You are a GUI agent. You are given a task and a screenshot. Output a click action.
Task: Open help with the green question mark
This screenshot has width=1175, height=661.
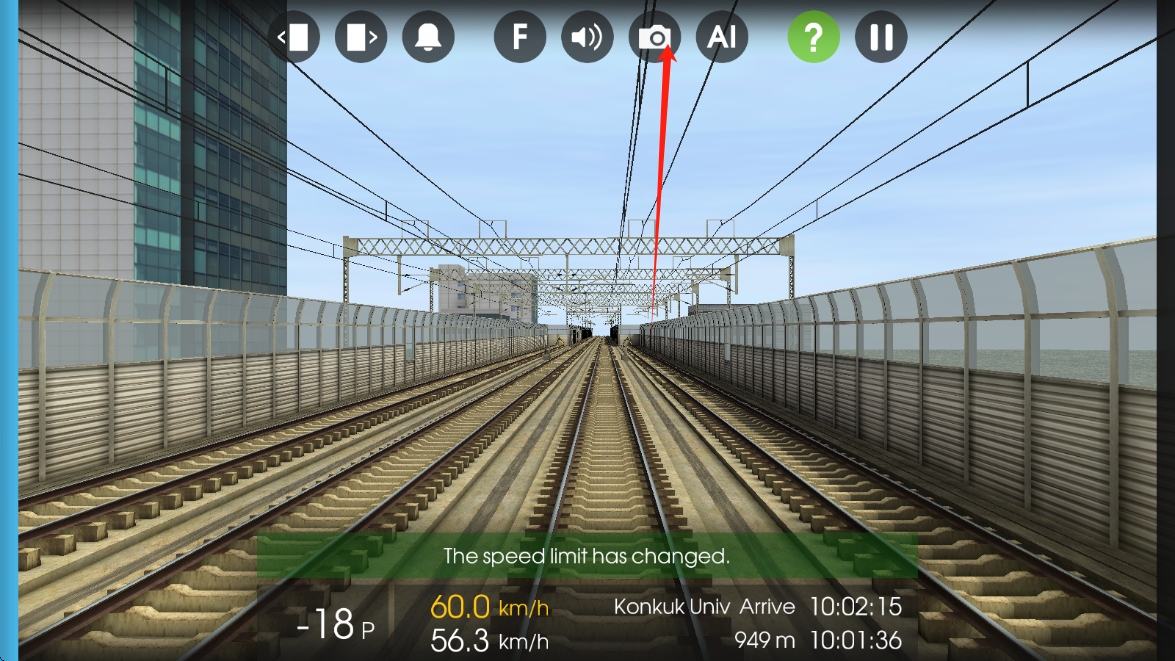(x=813, y=38)
